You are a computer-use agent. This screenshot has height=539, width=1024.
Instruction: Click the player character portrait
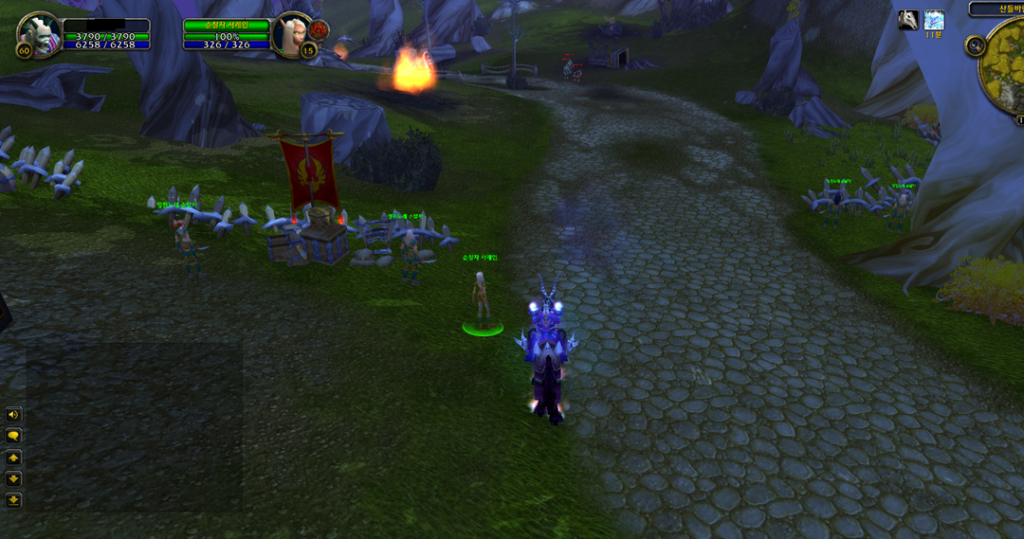pyautogui.click(x=39, y=34)
